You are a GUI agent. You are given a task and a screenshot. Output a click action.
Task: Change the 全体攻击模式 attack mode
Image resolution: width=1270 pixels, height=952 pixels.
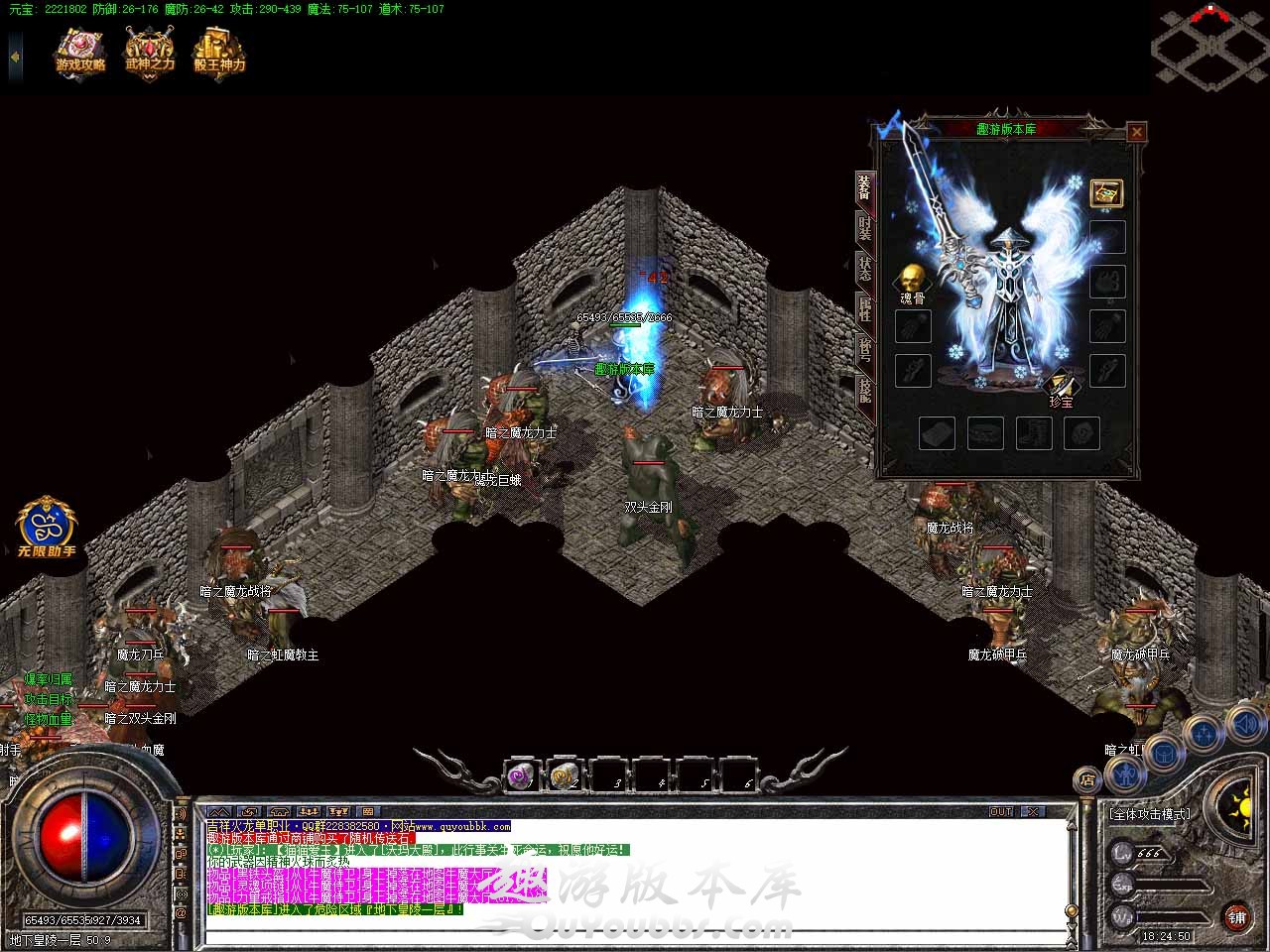(1149, 814)
